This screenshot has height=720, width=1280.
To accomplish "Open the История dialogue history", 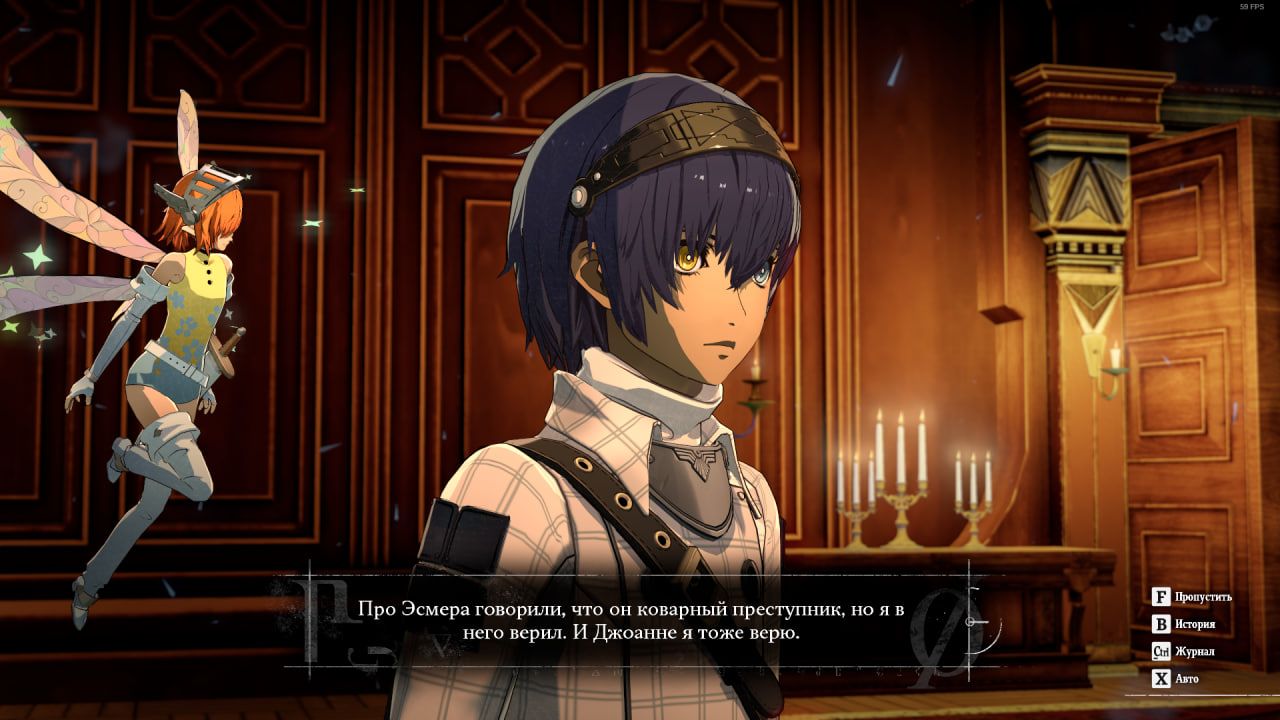I will pos(1184,624).
